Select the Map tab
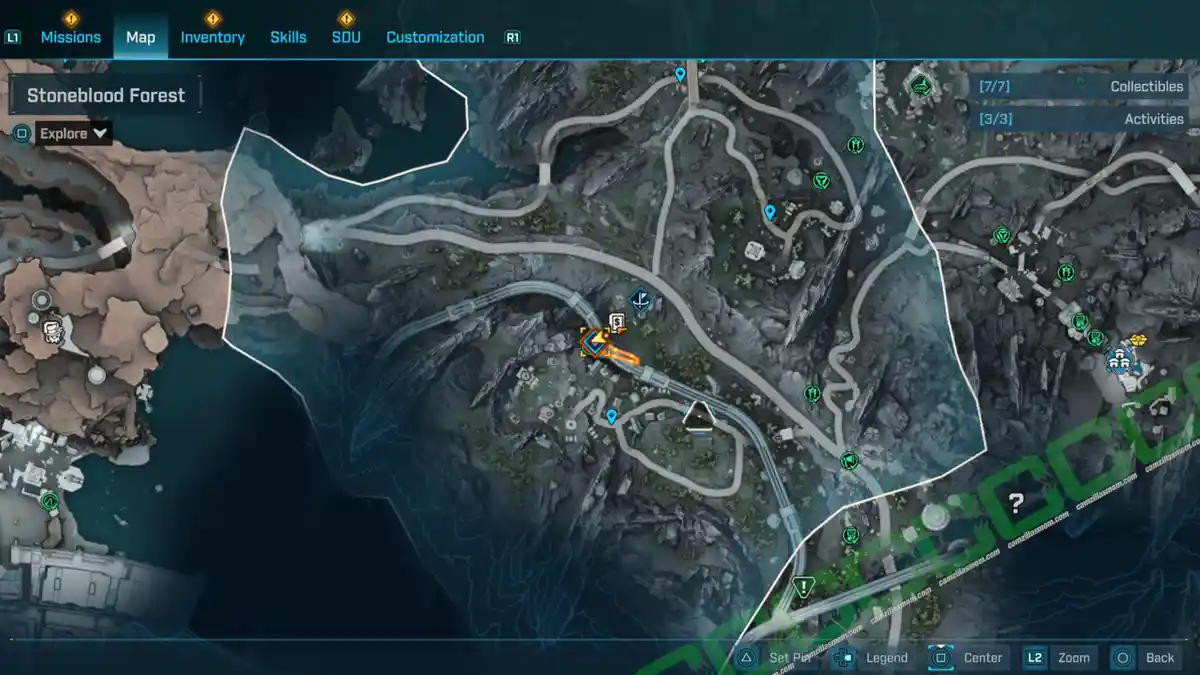The image size is (1200, 675). 140,37
